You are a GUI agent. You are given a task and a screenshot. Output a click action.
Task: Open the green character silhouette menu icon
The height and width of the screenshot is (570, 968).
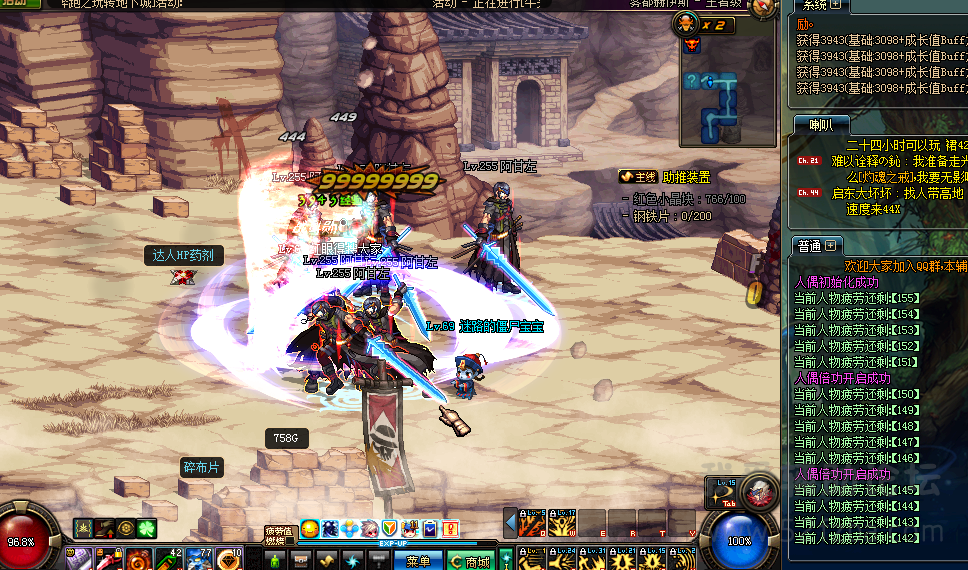tap(275, 560)
